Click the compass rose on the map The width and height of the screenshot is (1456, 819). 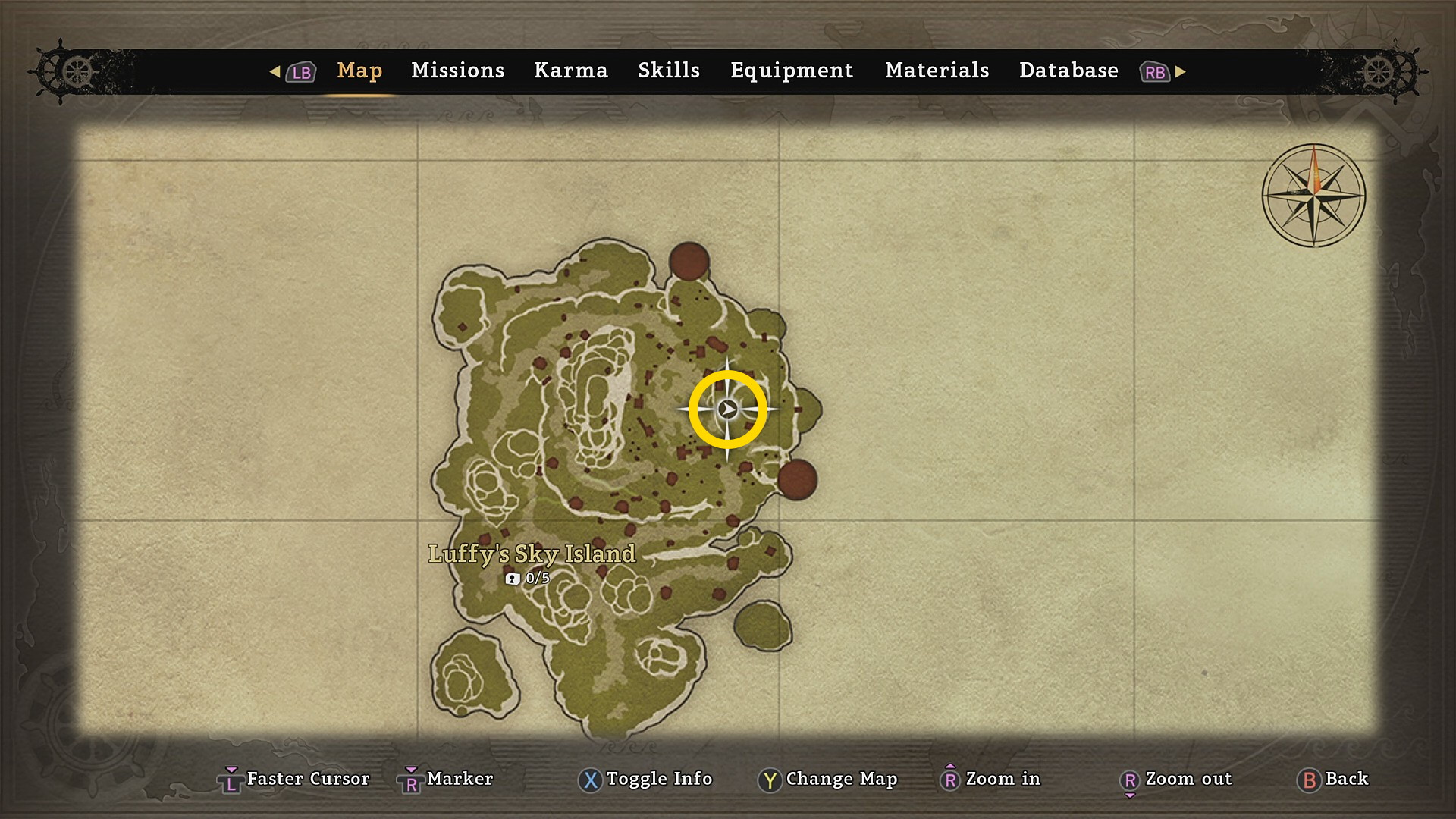coord(1313,195)
